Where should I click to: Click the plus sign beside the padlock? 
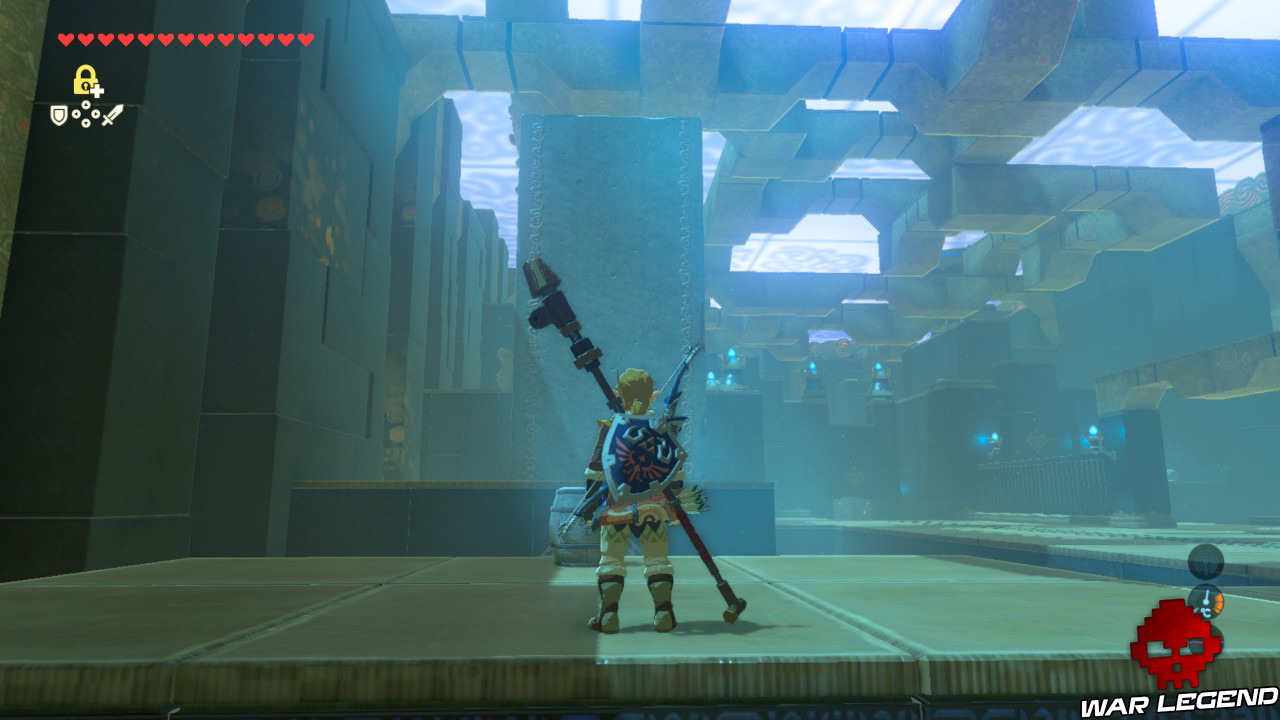point(97,90)
